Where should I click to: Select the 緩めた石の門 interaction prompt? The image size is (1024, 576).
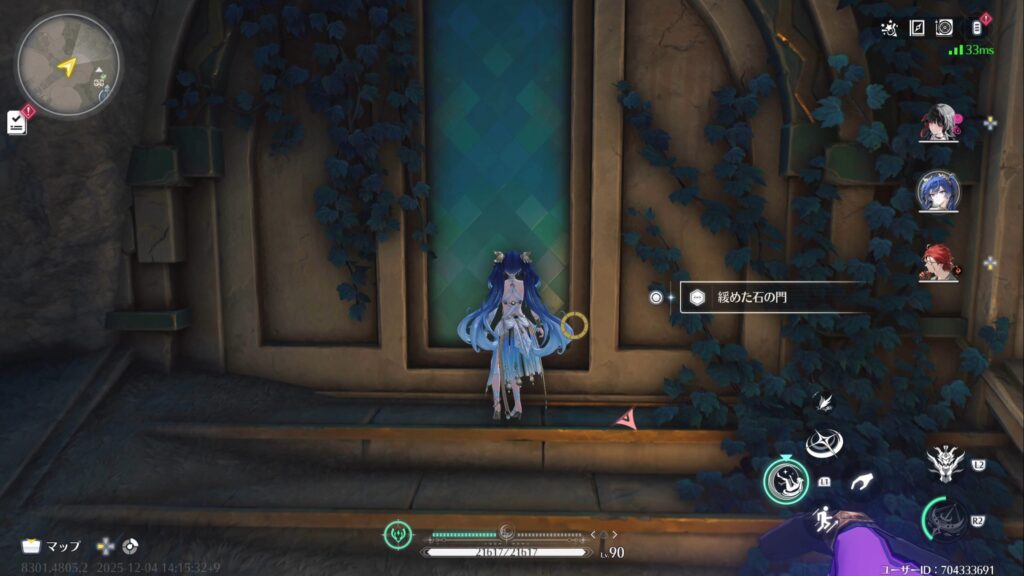[x=770, y=297]
